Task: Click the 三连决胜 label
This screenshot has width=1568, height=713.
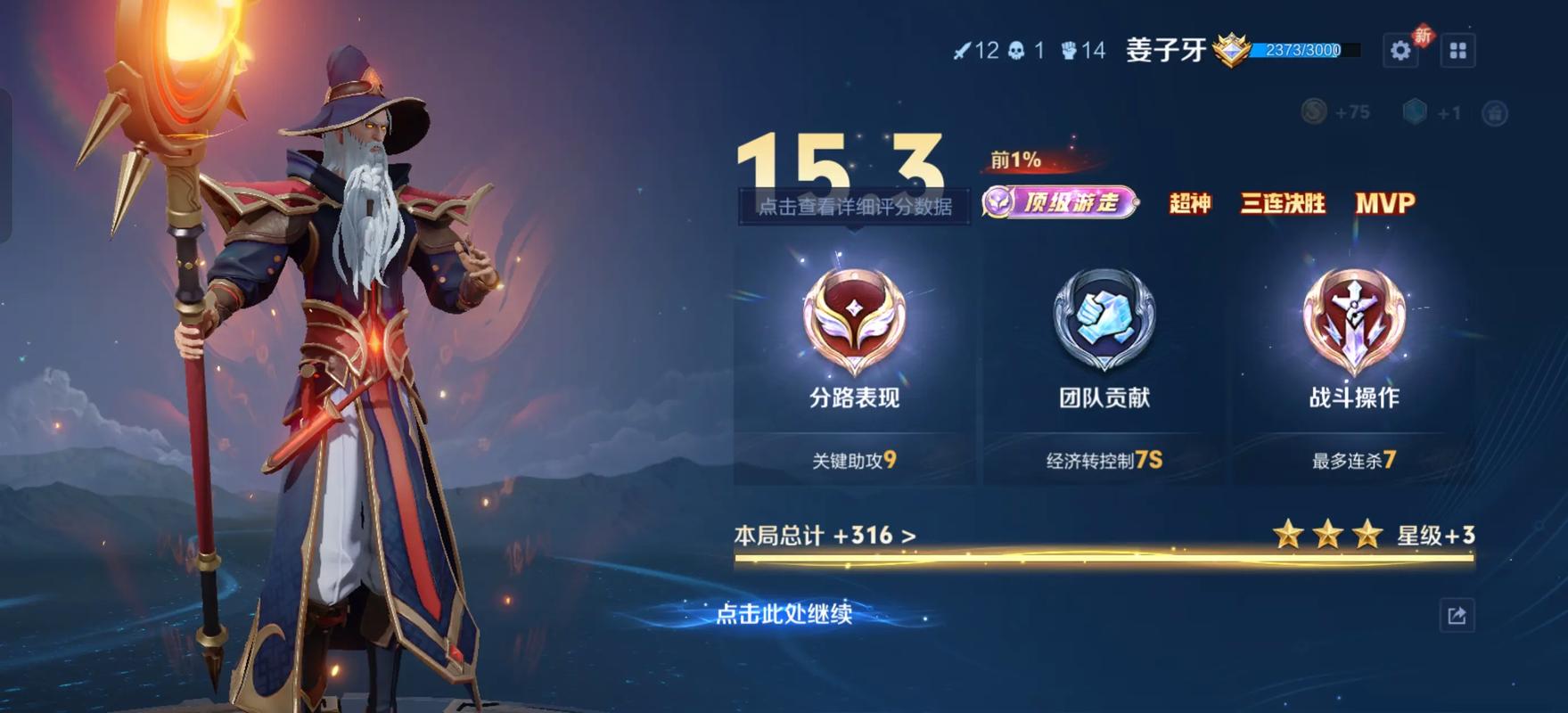Action: pyautogui.click(x=1283, y=203)
